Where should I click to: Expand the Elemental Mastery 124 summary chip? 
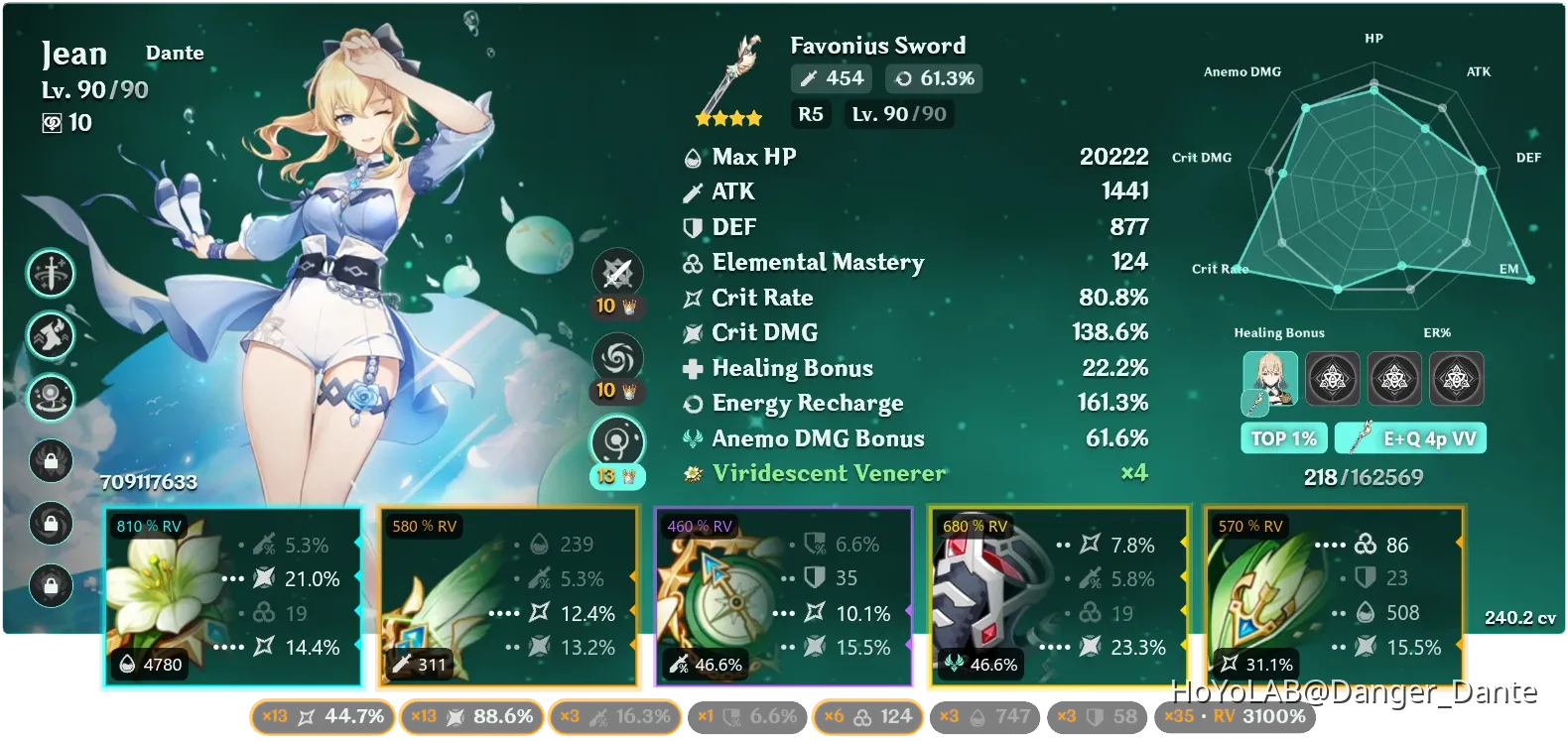coord(867,715)
